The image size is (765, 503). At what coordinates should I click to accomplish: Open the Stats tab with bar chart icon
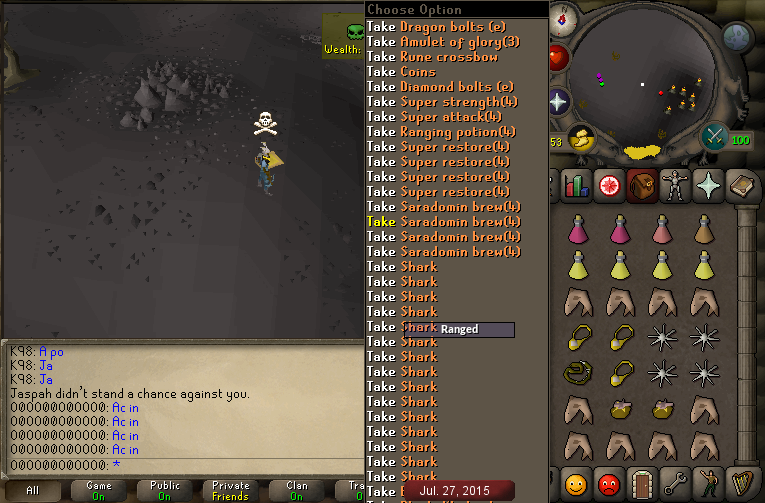(x=575, y=185)
